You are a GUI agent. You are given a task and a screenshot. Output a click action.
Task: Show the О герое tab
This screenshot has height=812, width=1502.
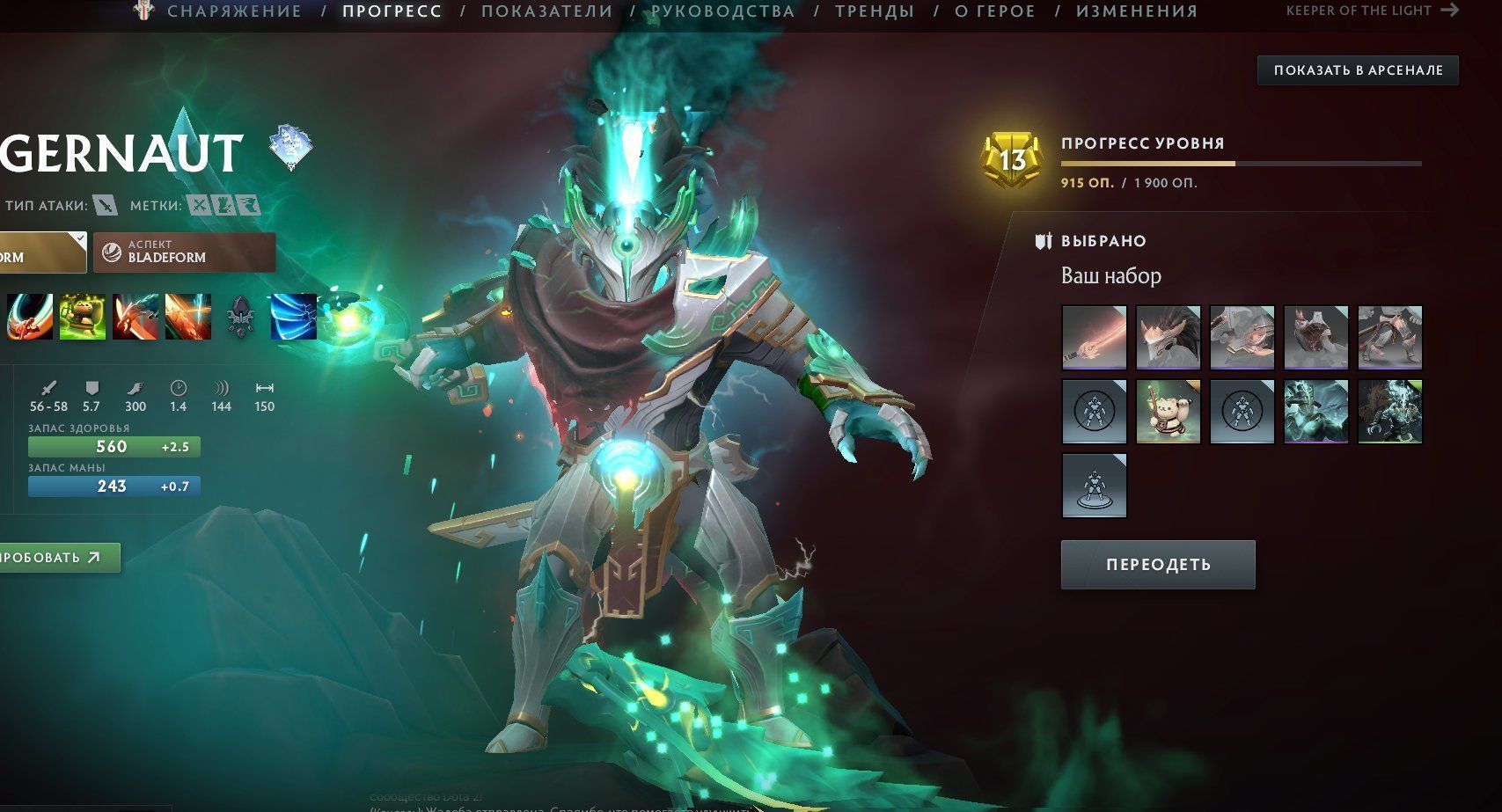(994, 11)
